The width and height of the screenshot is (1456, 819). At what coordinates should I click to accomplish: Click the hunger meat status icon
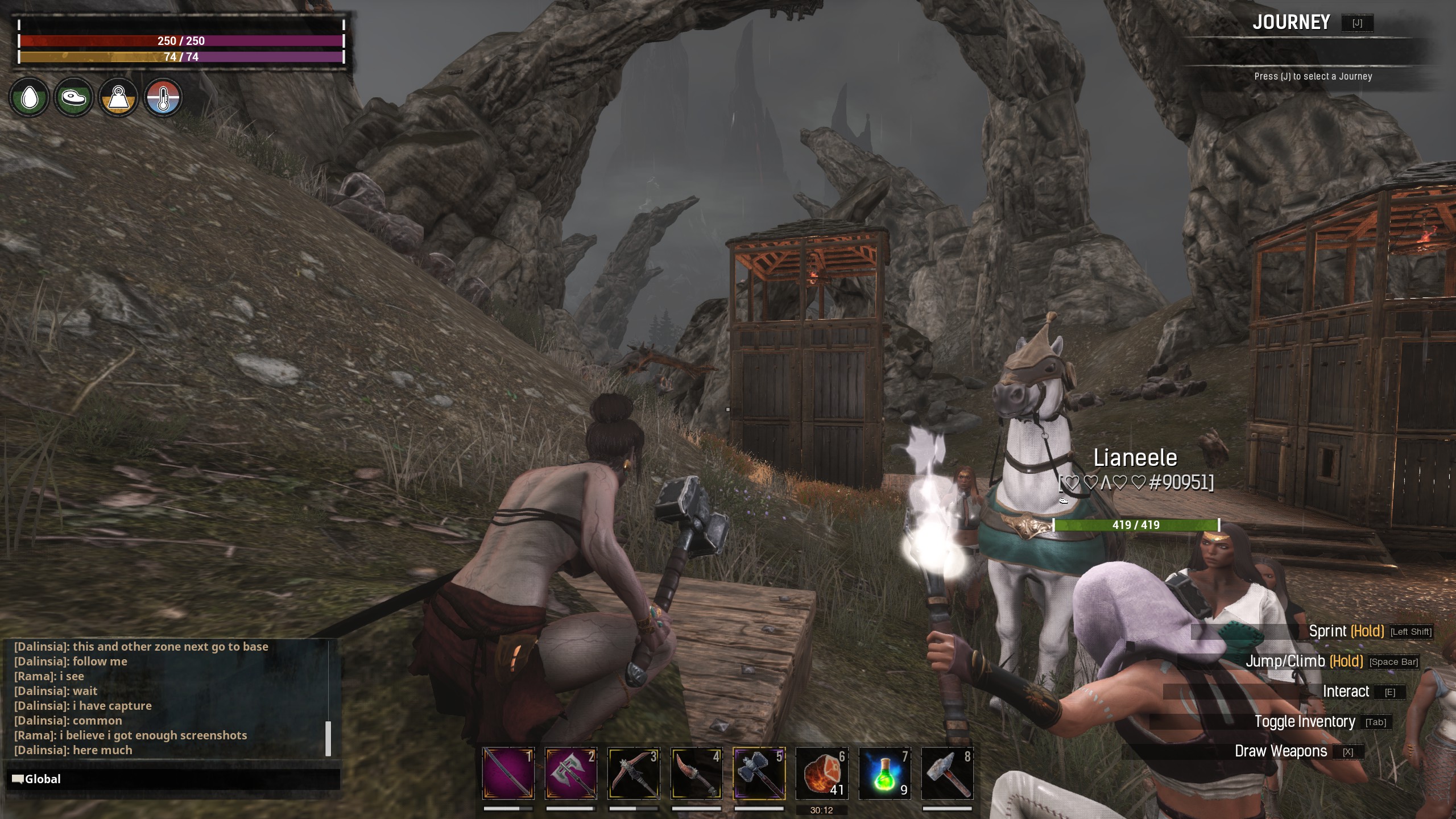74,98
